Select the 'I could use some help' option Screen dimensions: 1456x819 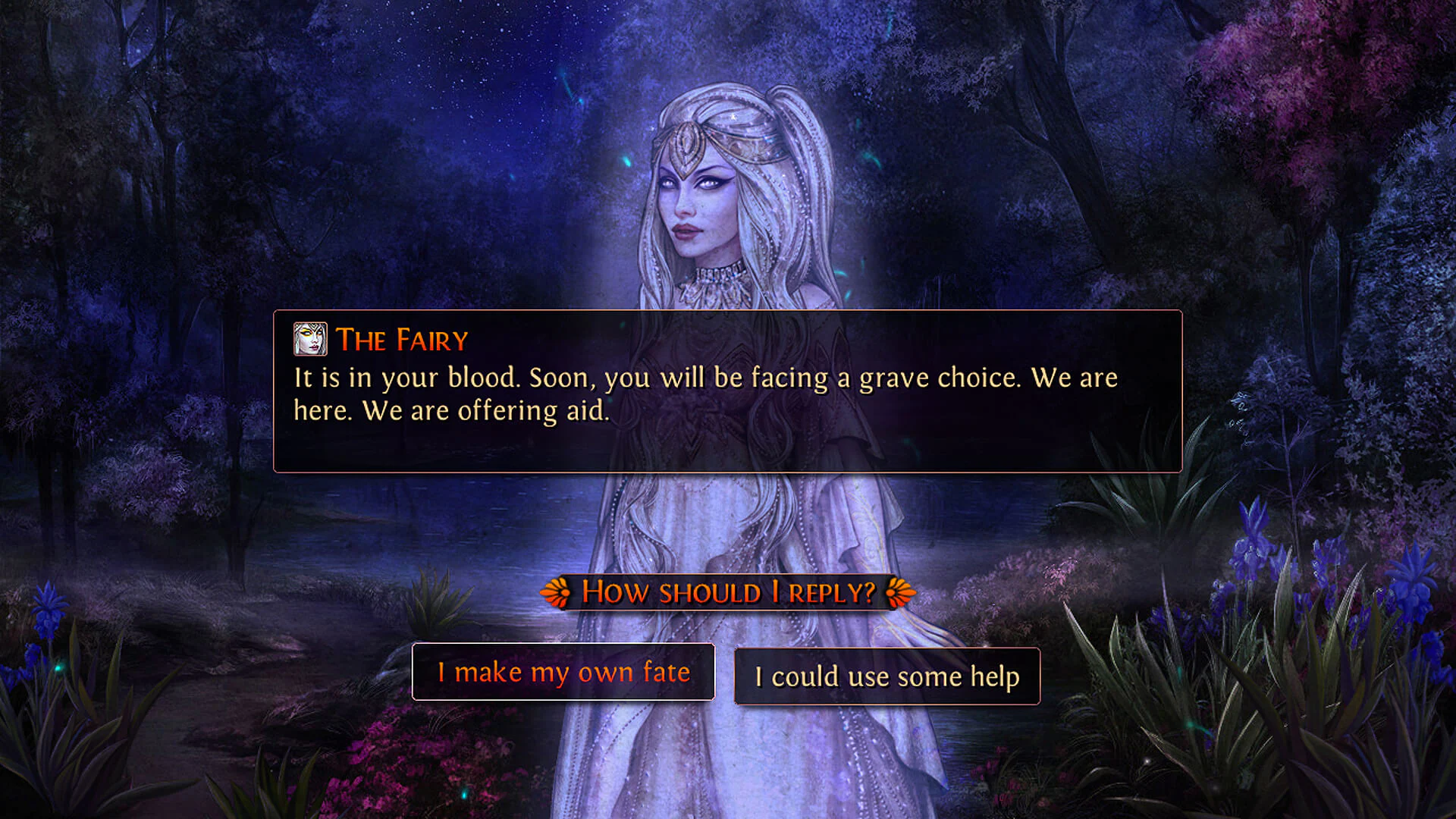pos(886,676)
